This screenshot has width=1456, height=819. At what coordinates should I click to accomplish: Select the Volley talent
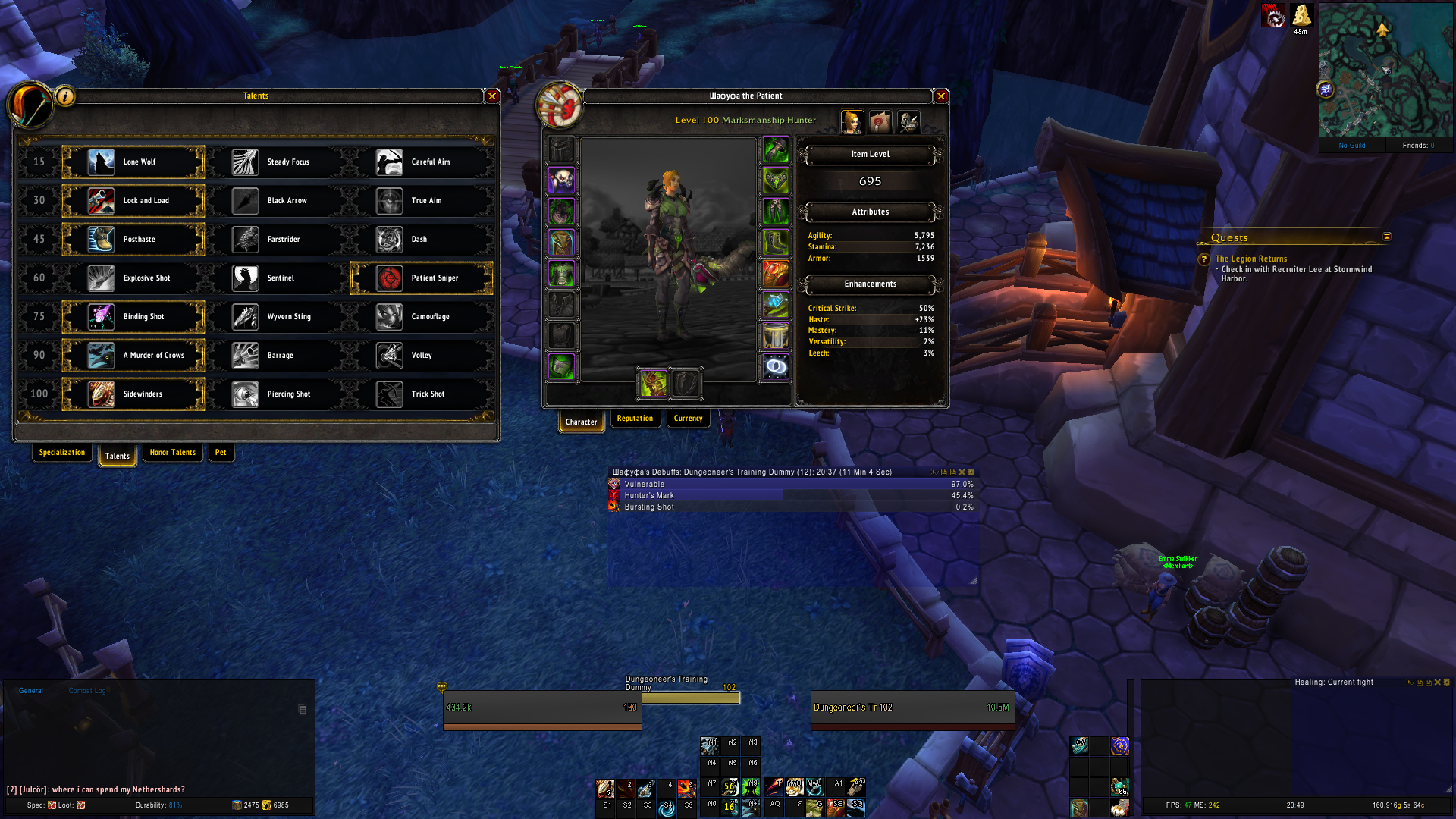(422, 356)
